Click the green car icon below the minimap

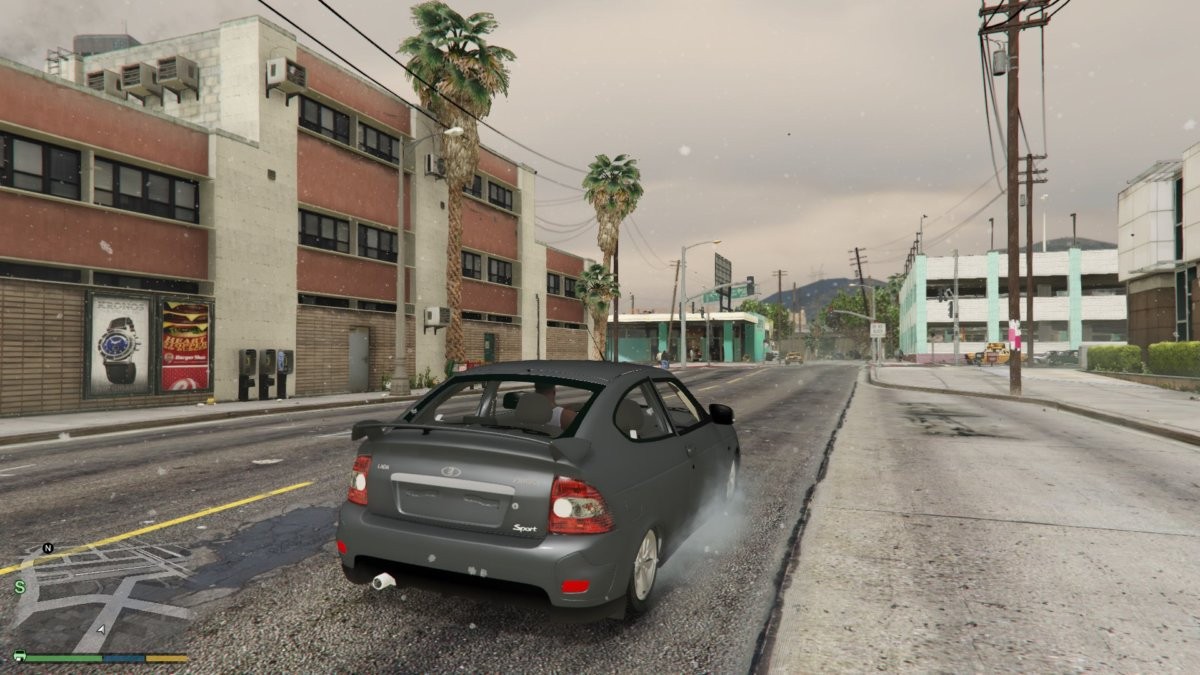click(x=19, y=656)
